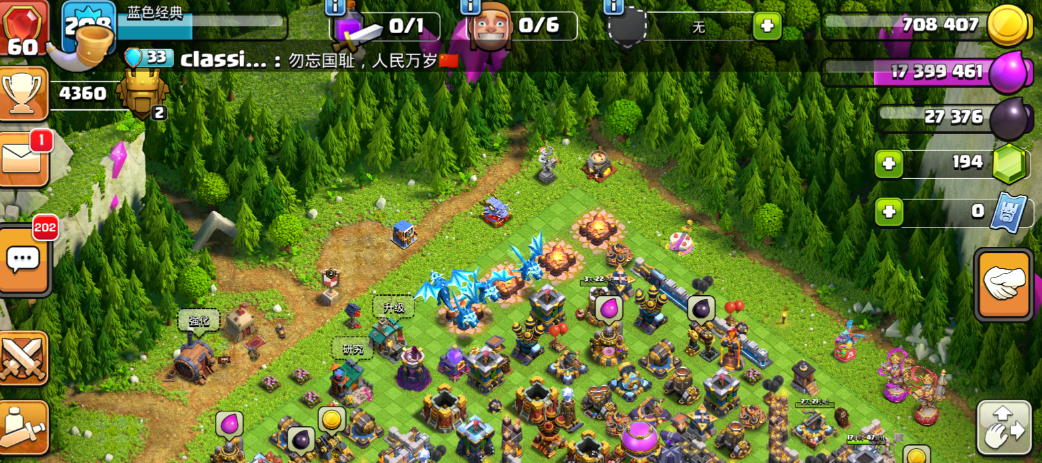Add a shield with the green plus
This screenshot has width=1042, height=463.
767,26
